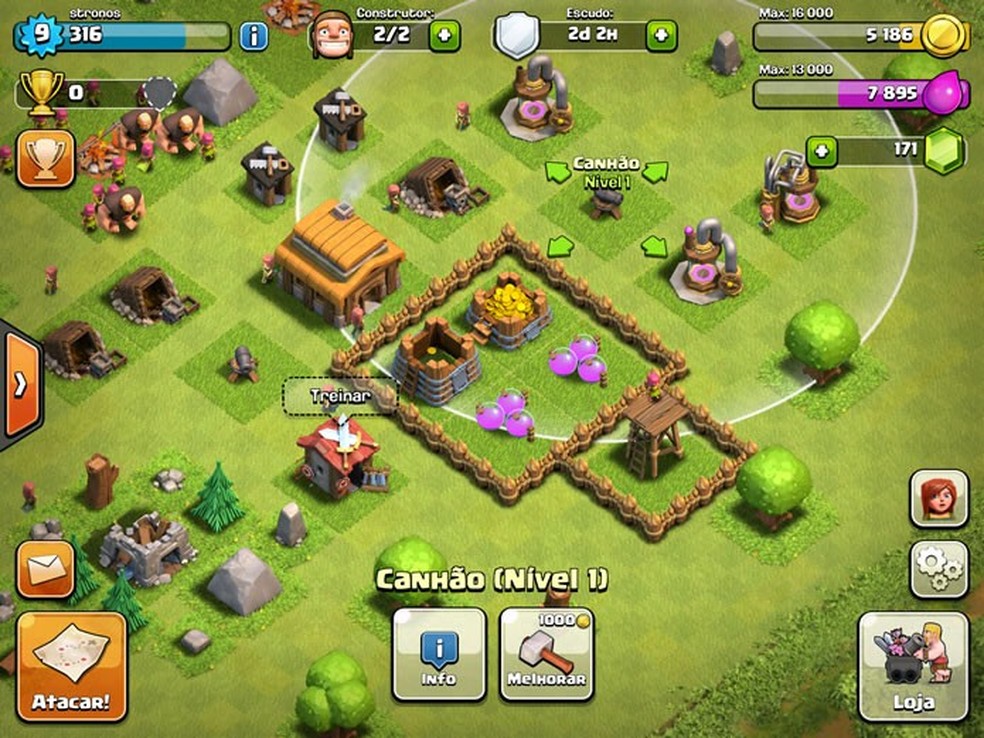Open the red-haired villager portrait button
Image resolution: width=984 pixels, height=738 pixels.
click(x=938, y=498)
